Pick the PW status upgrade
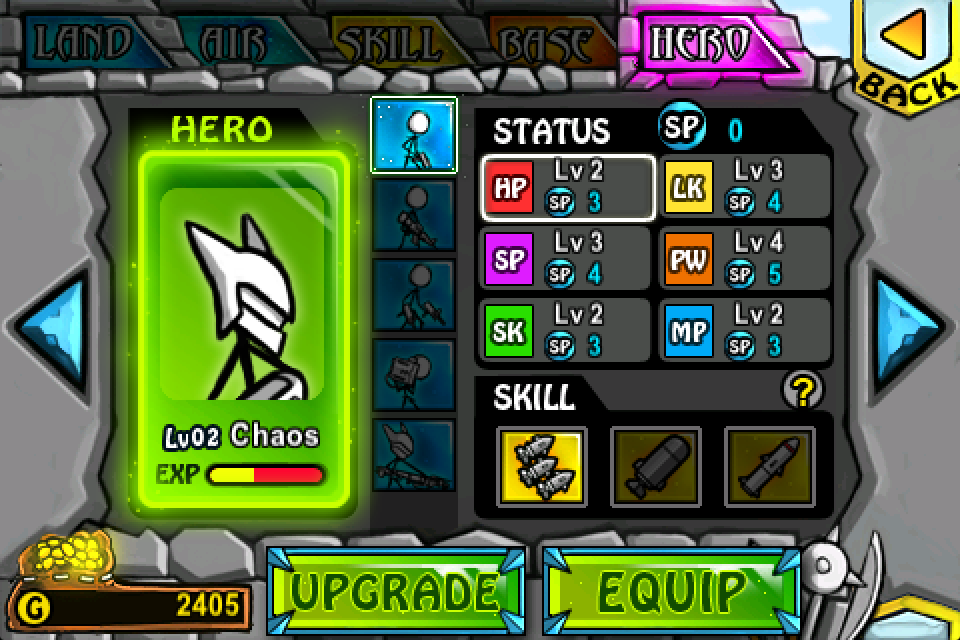The height and width of the screenshot is (640, 960). tap(746, 259)
